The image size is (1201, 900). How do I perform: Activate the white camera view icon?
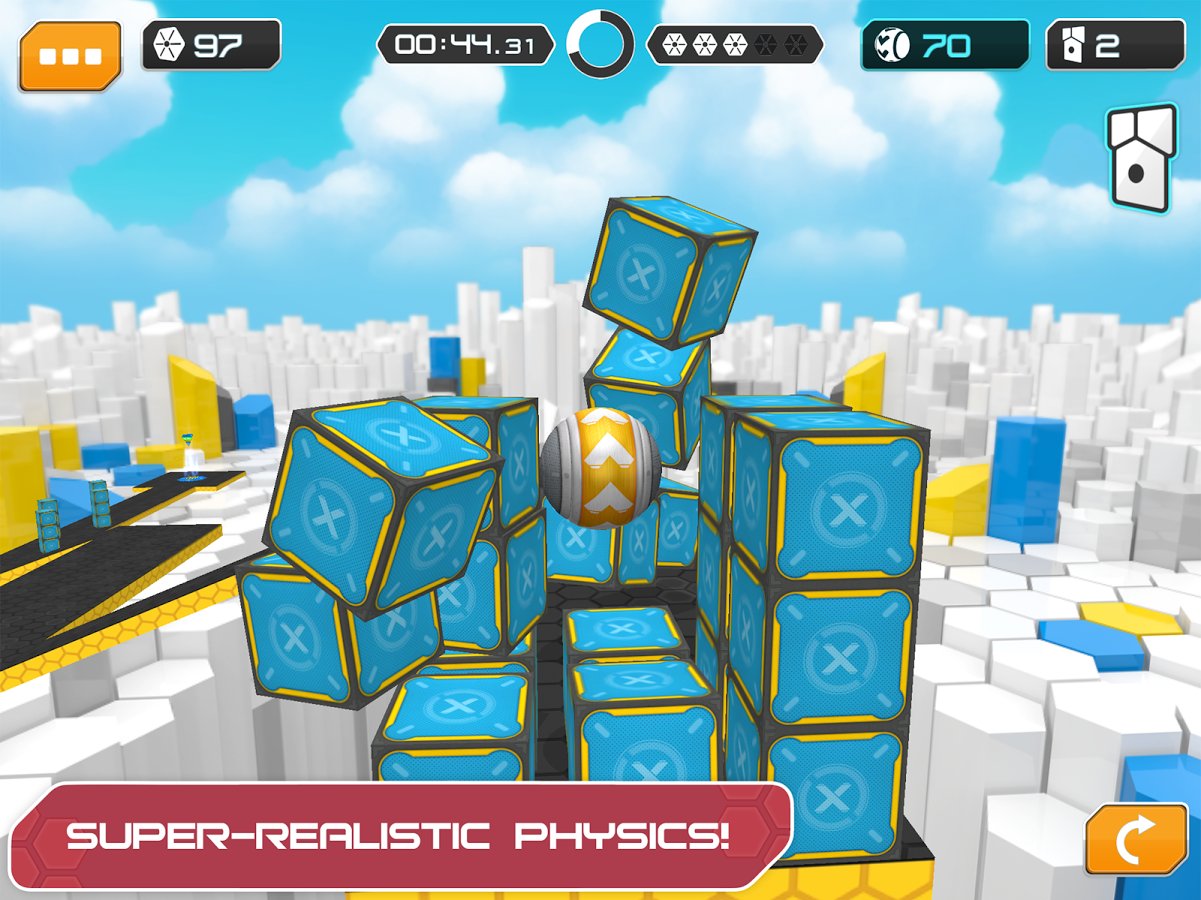(1140, 158)
